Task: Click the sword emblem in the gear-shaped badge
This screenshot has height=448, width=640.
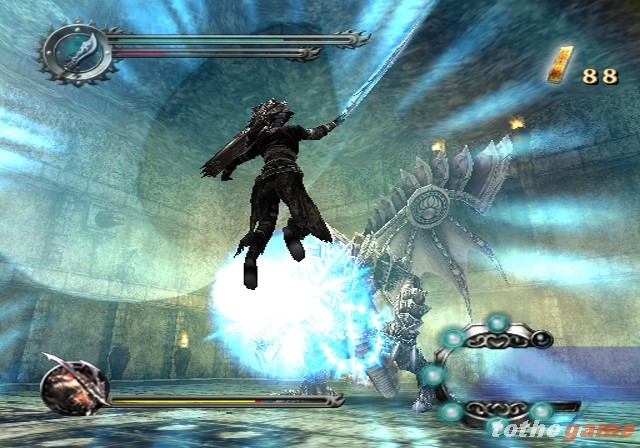Action: (76, 49)
